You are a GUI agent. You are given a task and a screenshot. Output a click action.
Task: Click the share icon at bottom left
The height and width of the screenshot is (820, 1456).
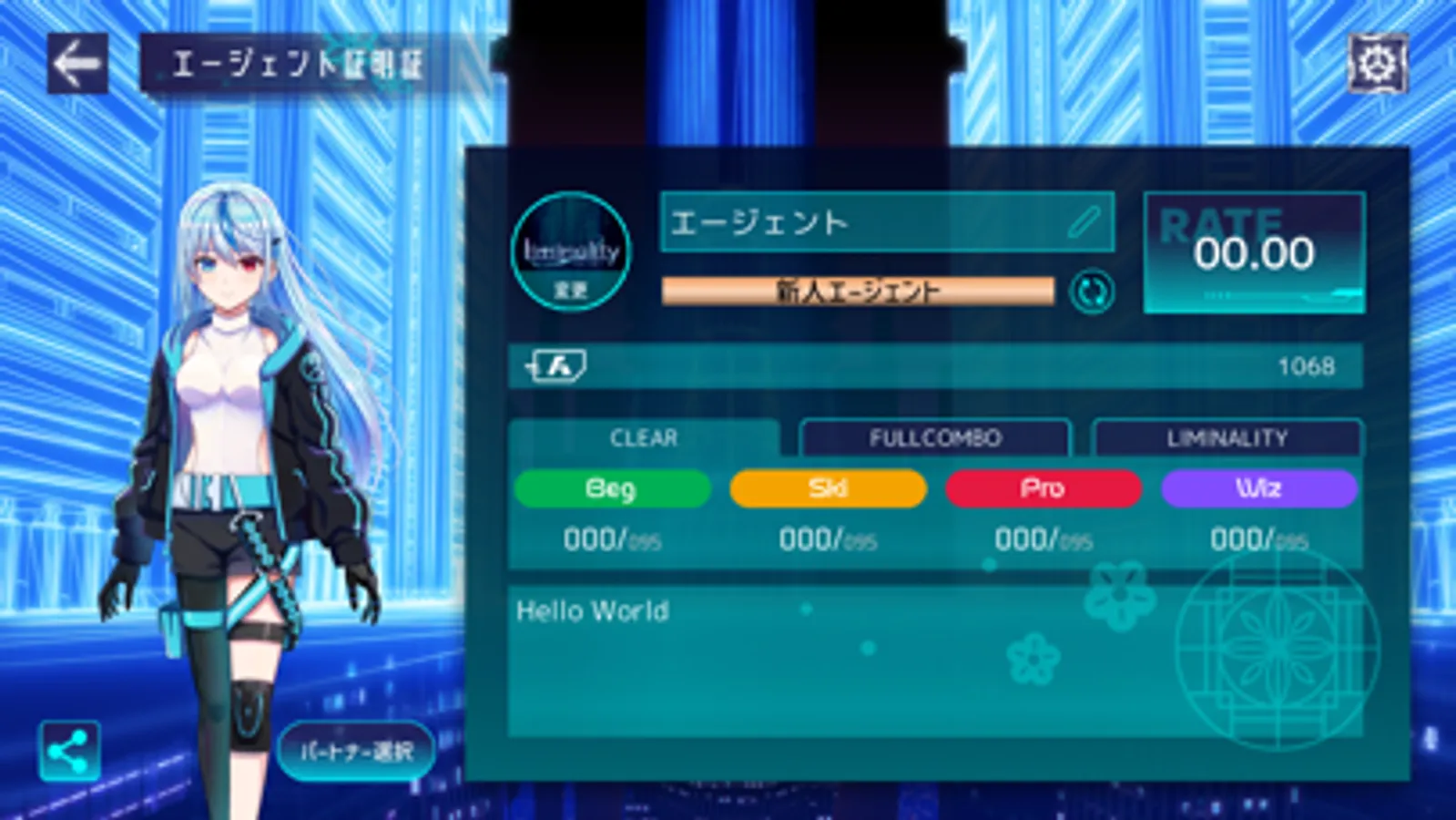tap(71, 750)
